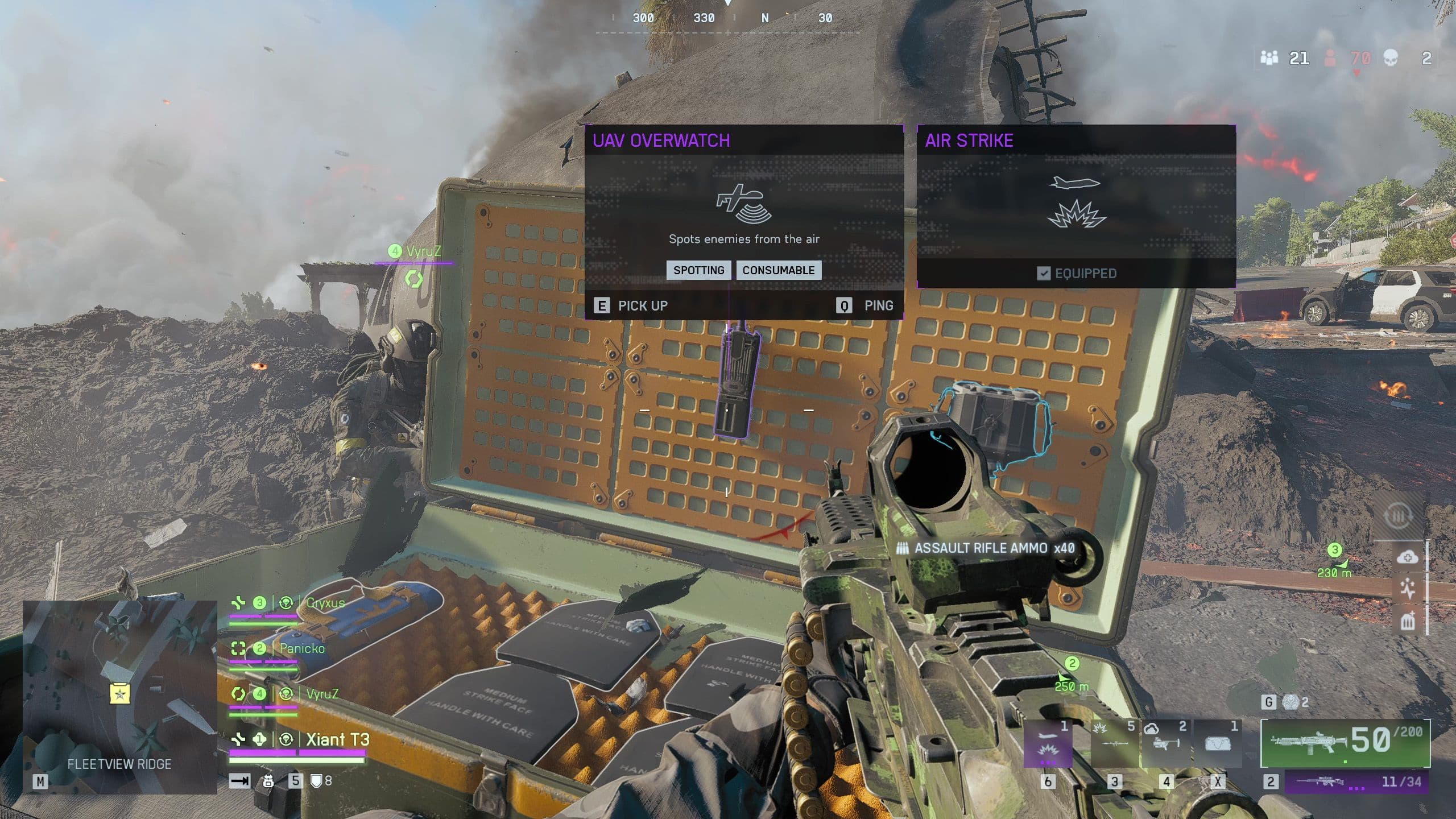
Task: Select the equipped light machine gun slot
Action: click(1345, 743)
